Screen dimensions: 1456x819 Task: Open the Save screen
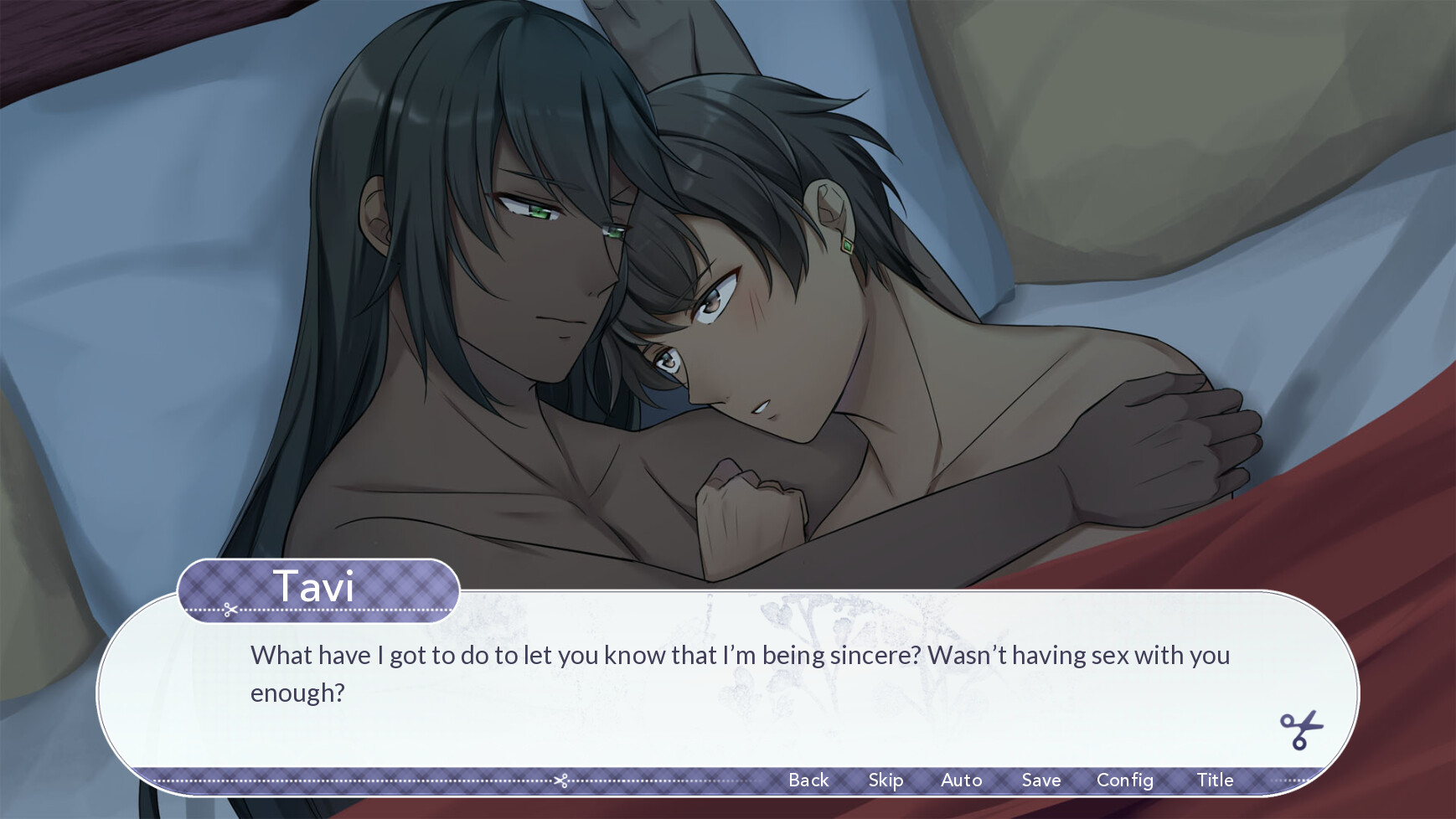(1040, 780)
